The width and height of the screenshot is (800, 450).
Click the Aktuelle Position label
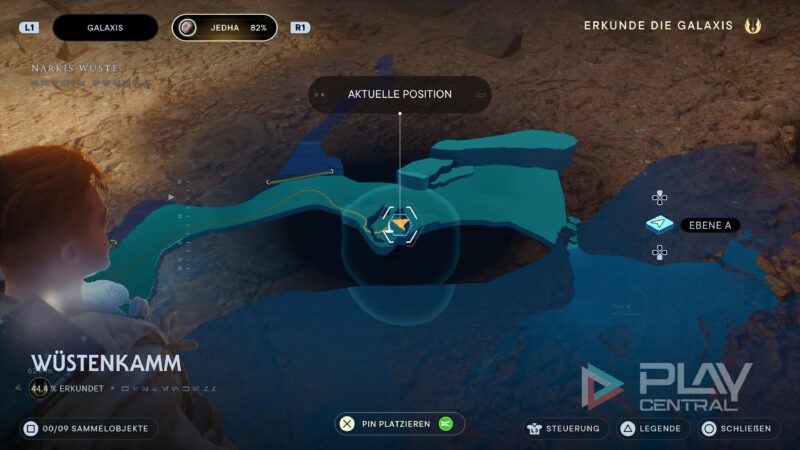(x=400, y=95)
